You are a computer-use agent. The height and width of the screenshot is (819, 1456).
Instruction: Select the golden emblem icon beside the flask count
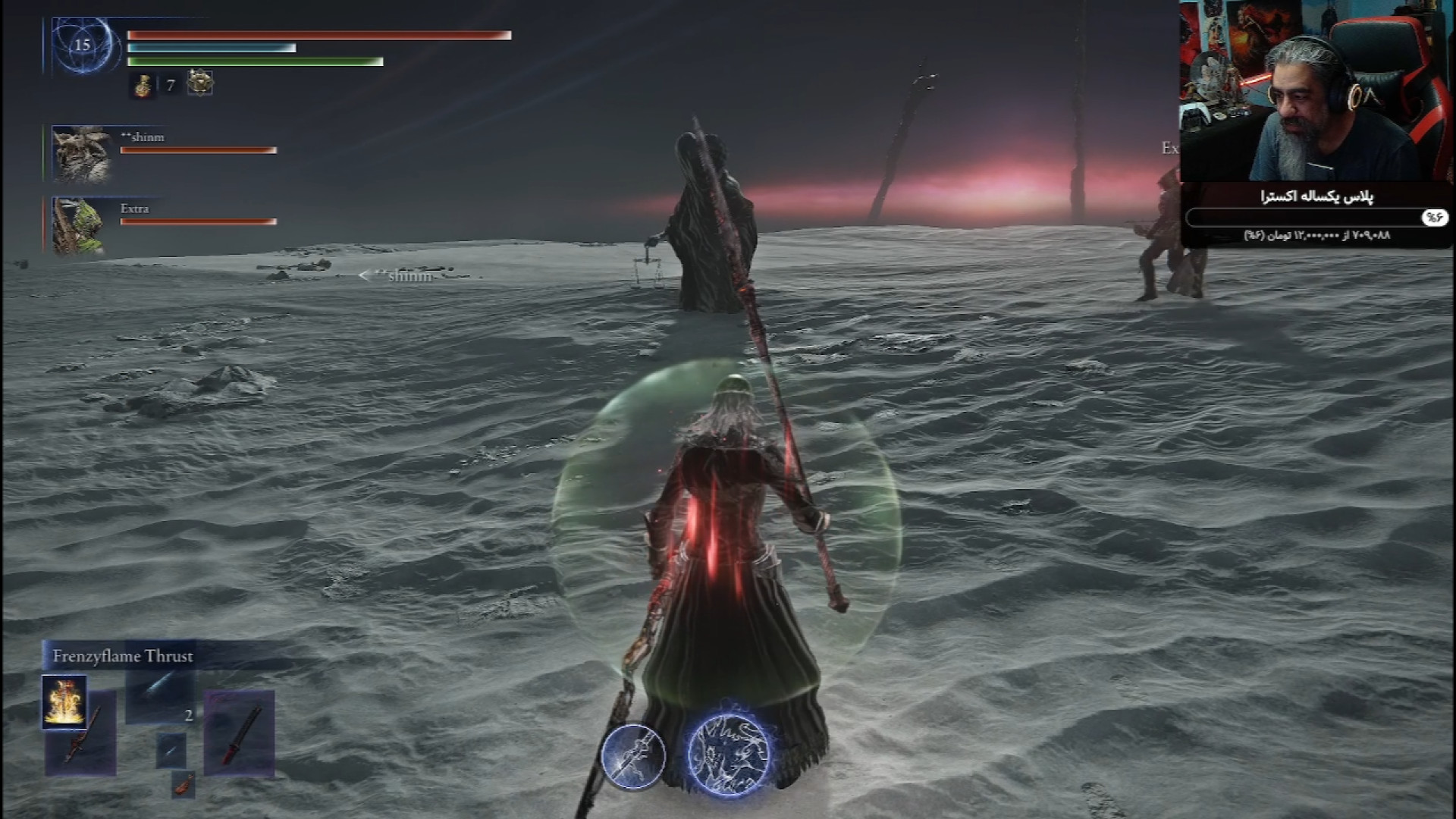(199, 83)
